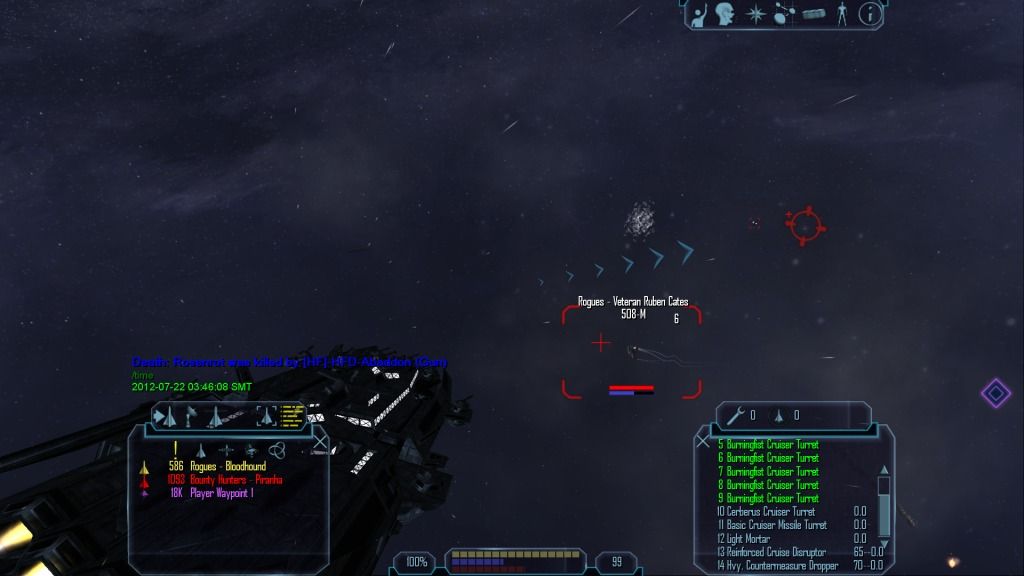
Task: Open the information 'i' icon
Action: [x=871, y=14]
